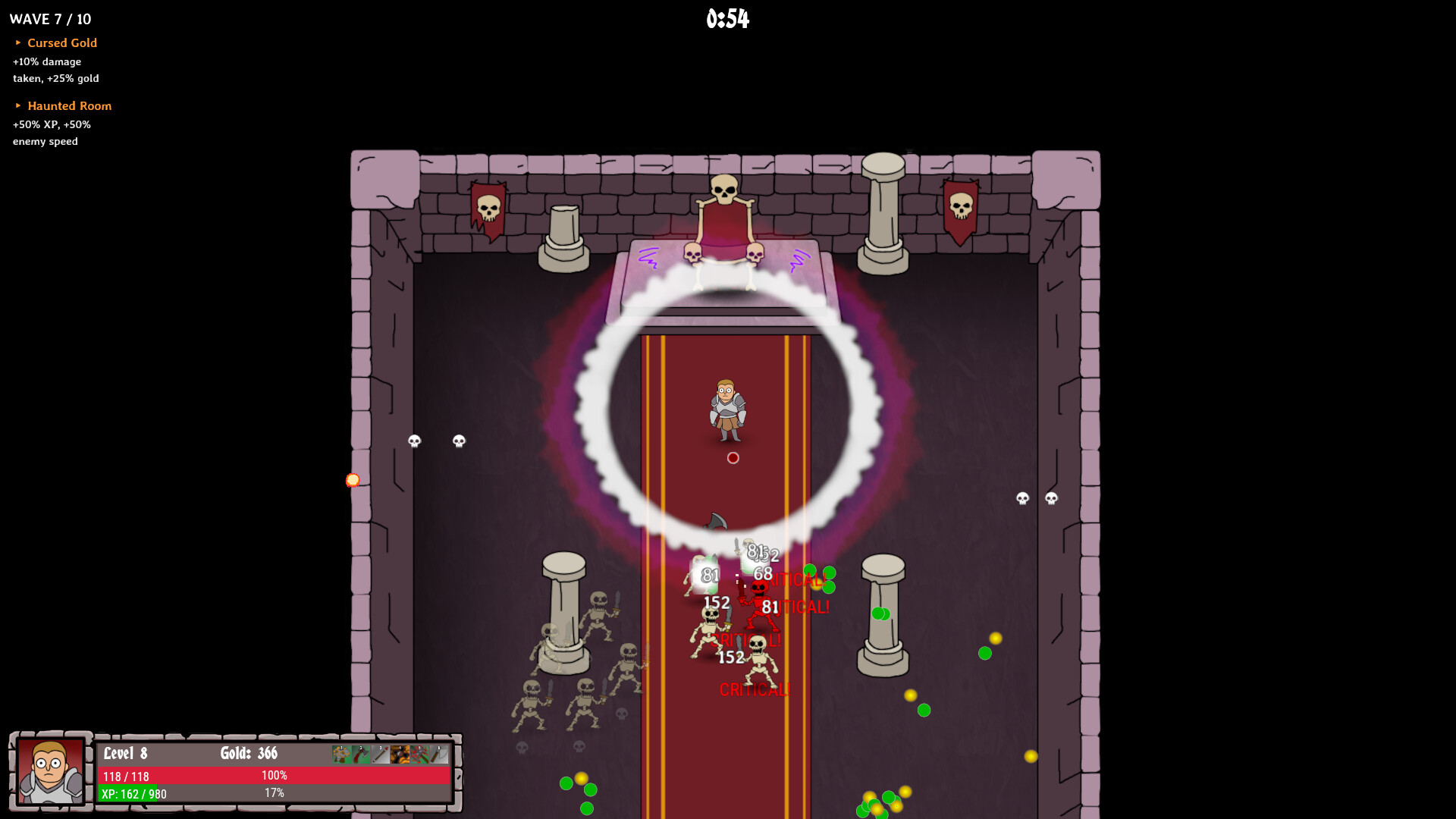Image resolution: width=1456 pixels, height=819 pixels.
Task: Collapse the Cursed Gold arrow marker
Action: (x=20, y=43)
